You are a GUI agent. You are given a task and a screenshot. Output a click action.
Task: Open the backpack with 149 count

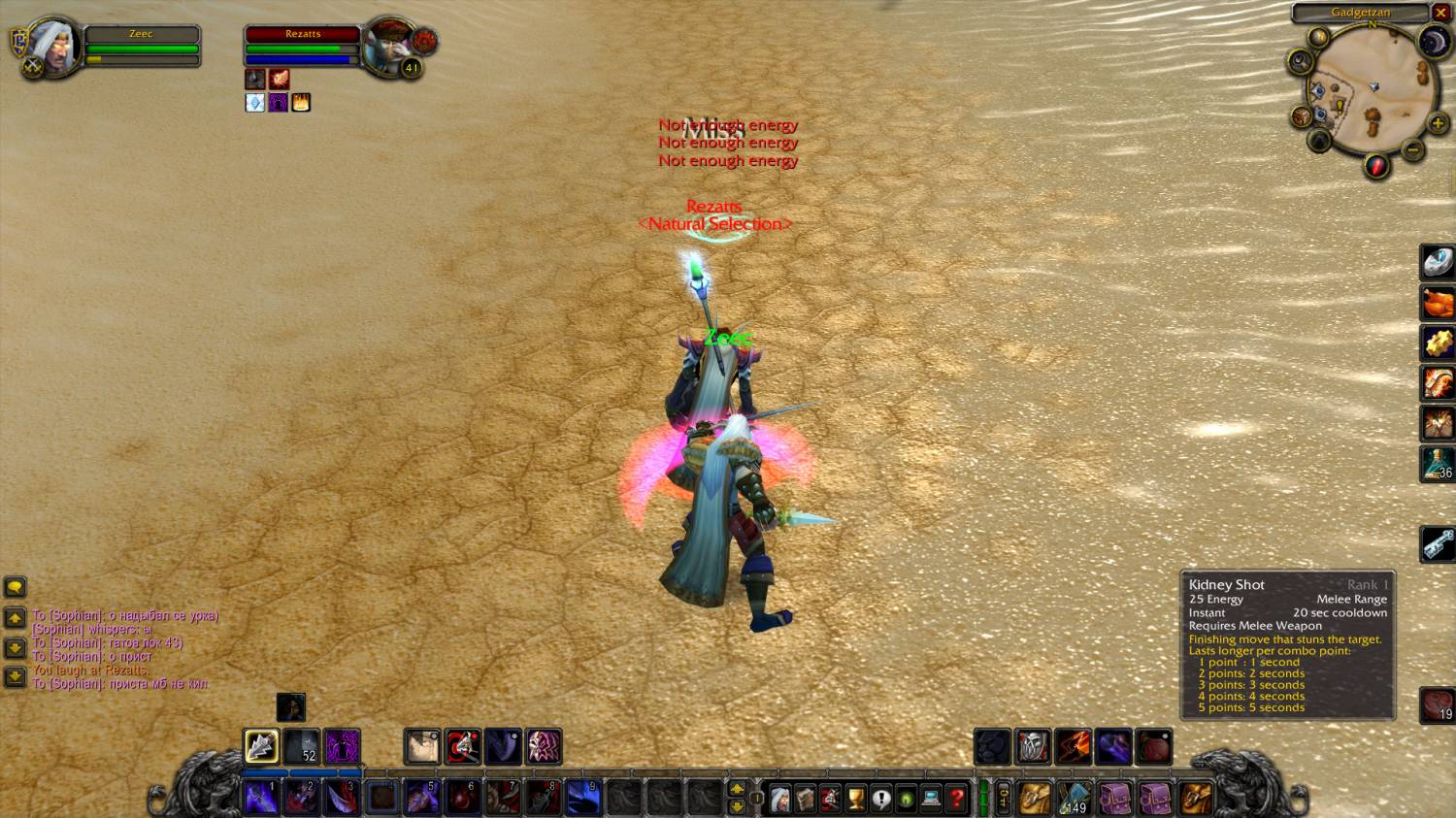click(1075, 798)
